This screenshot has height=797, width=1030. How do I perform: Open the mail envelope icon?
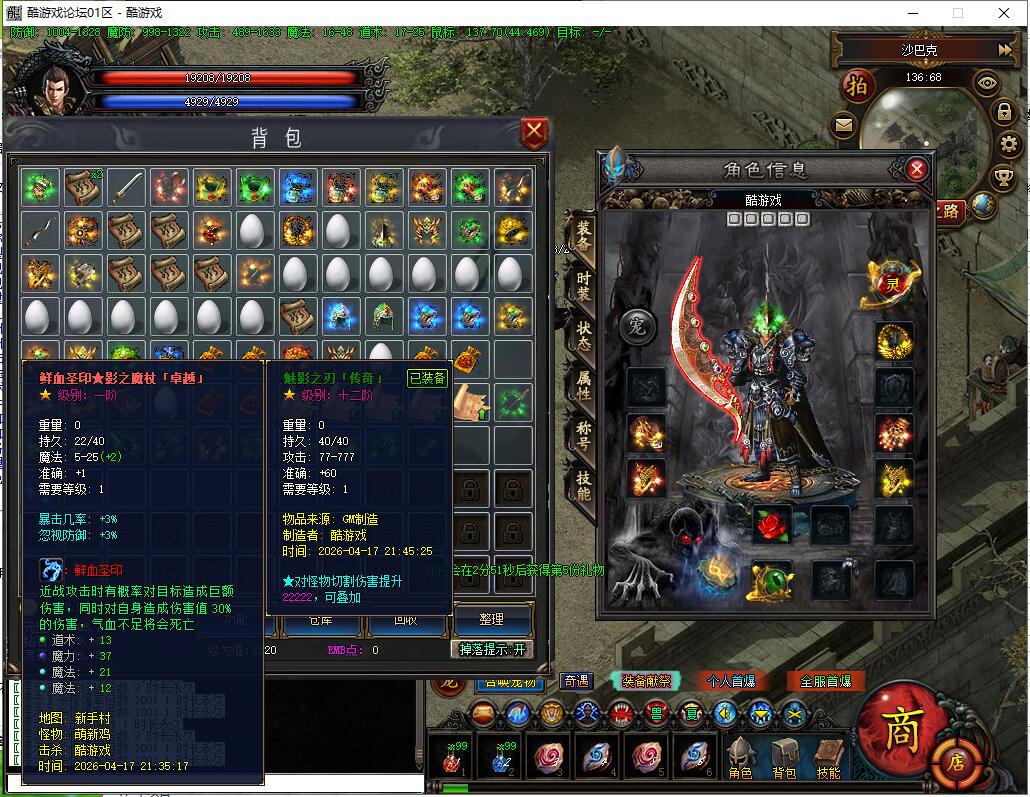(844, 126)
